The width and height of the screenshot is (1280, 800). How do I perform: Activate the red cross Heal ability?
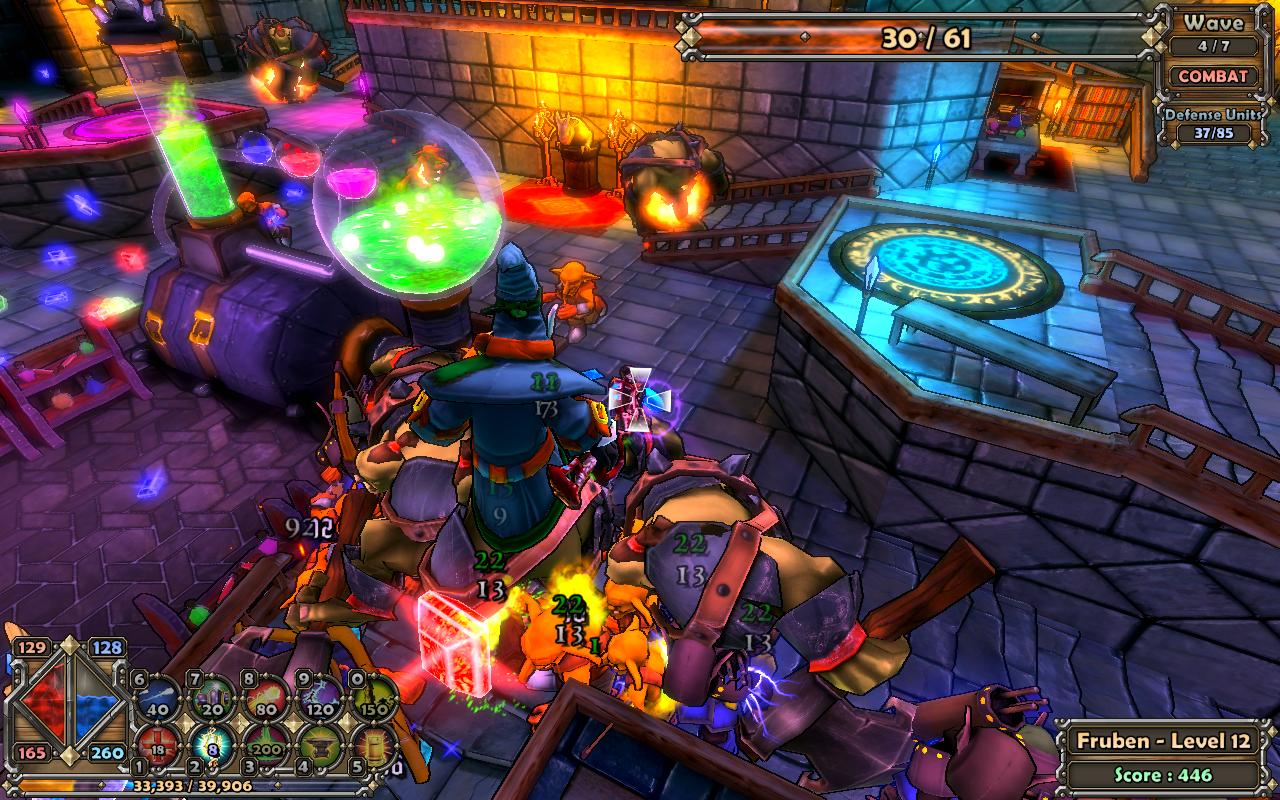158,745
